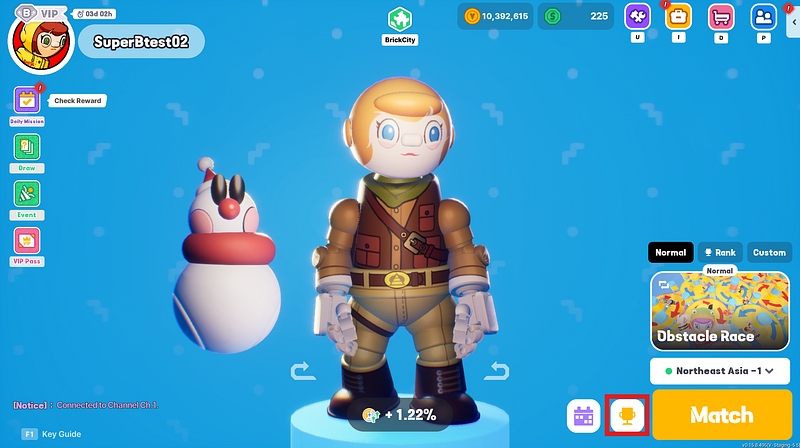Open the purple calendar icon
Image resolution: width=800 pixels, height=448 pixels.
[583, 415]
